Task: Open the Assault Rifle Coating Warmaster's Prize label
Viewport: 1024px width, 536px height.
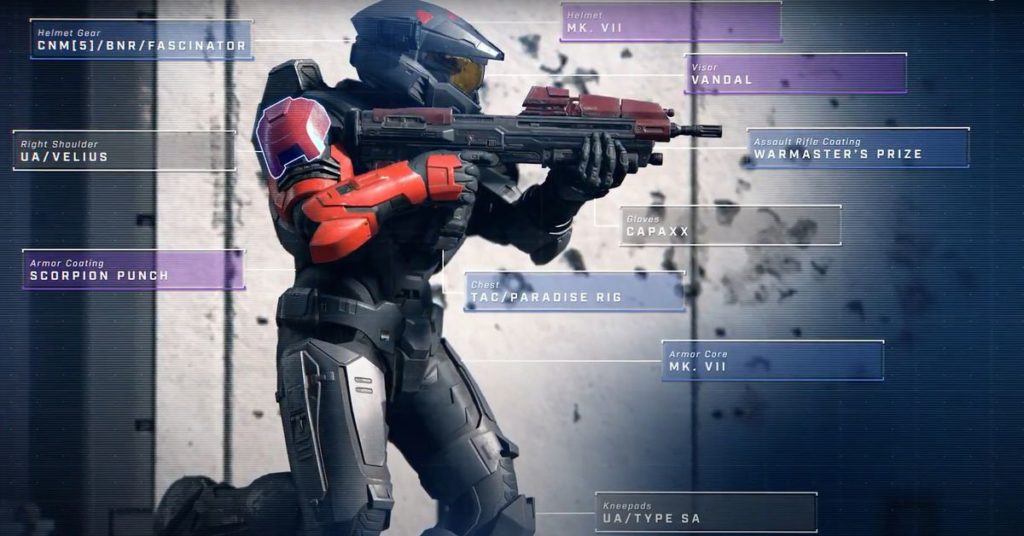Action: (x=857, y=148)
